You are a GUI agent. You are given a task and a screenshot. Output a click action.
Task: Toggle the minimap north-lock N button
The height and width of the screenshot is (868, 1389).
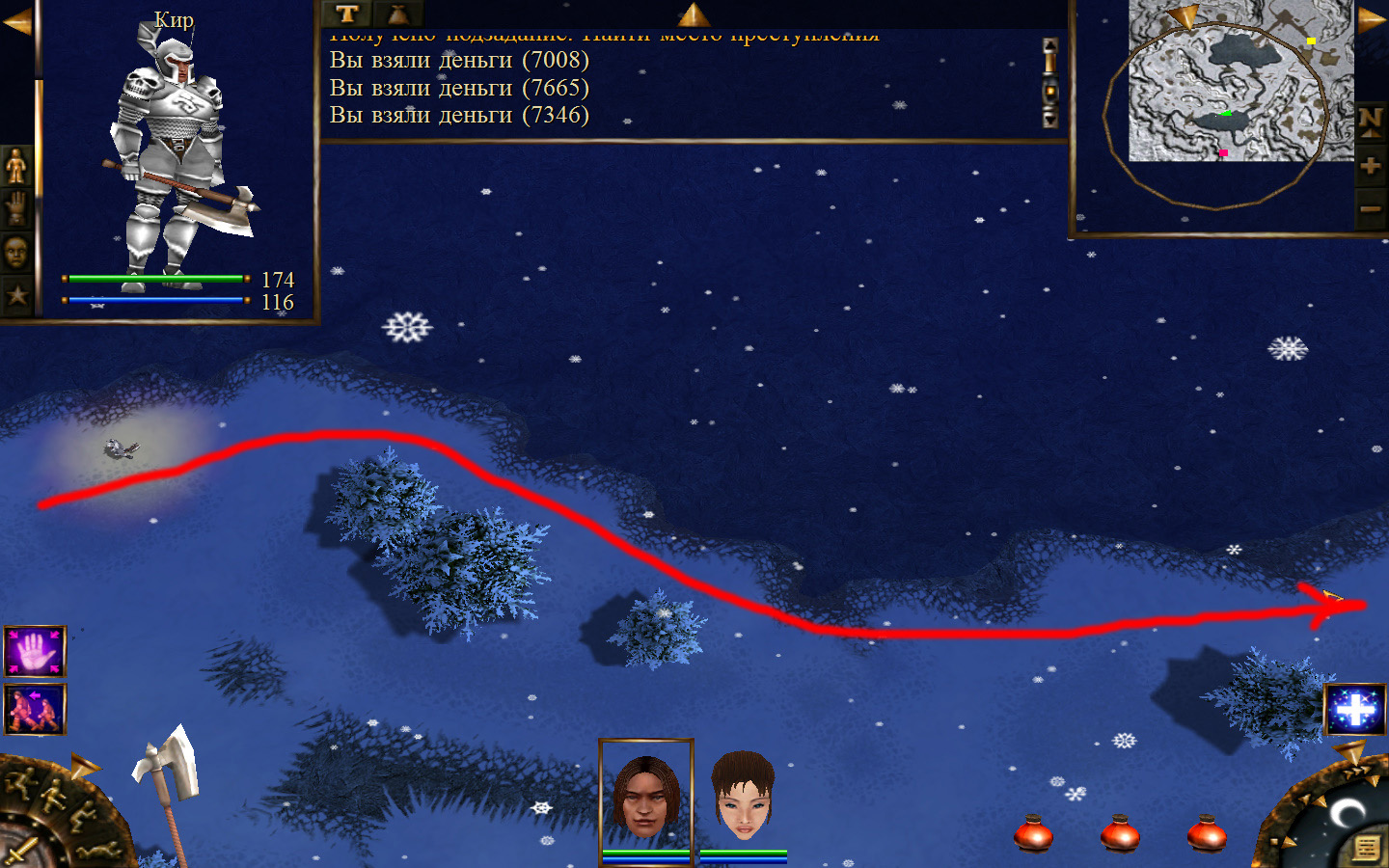pos(1371,122)
